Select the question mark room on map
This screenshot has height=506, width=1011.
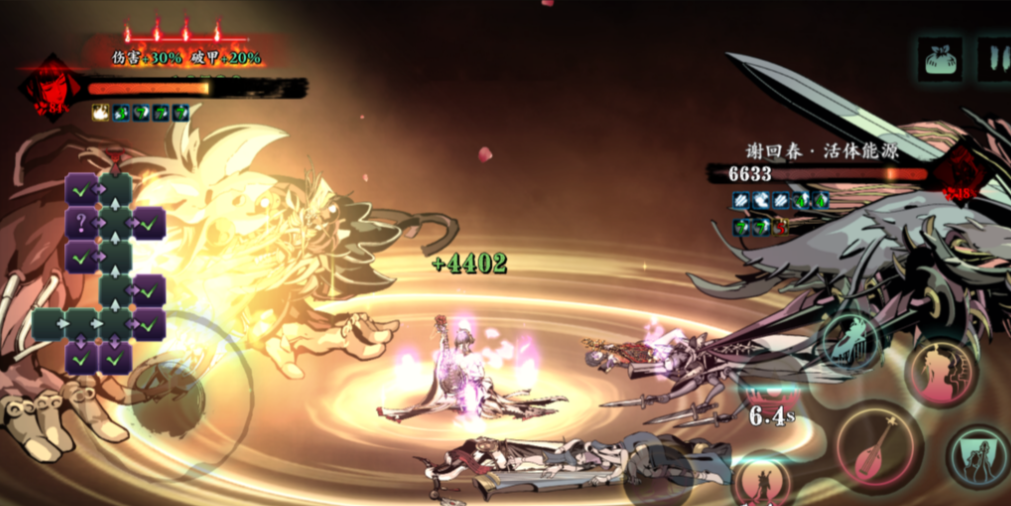tap(81, 222)
